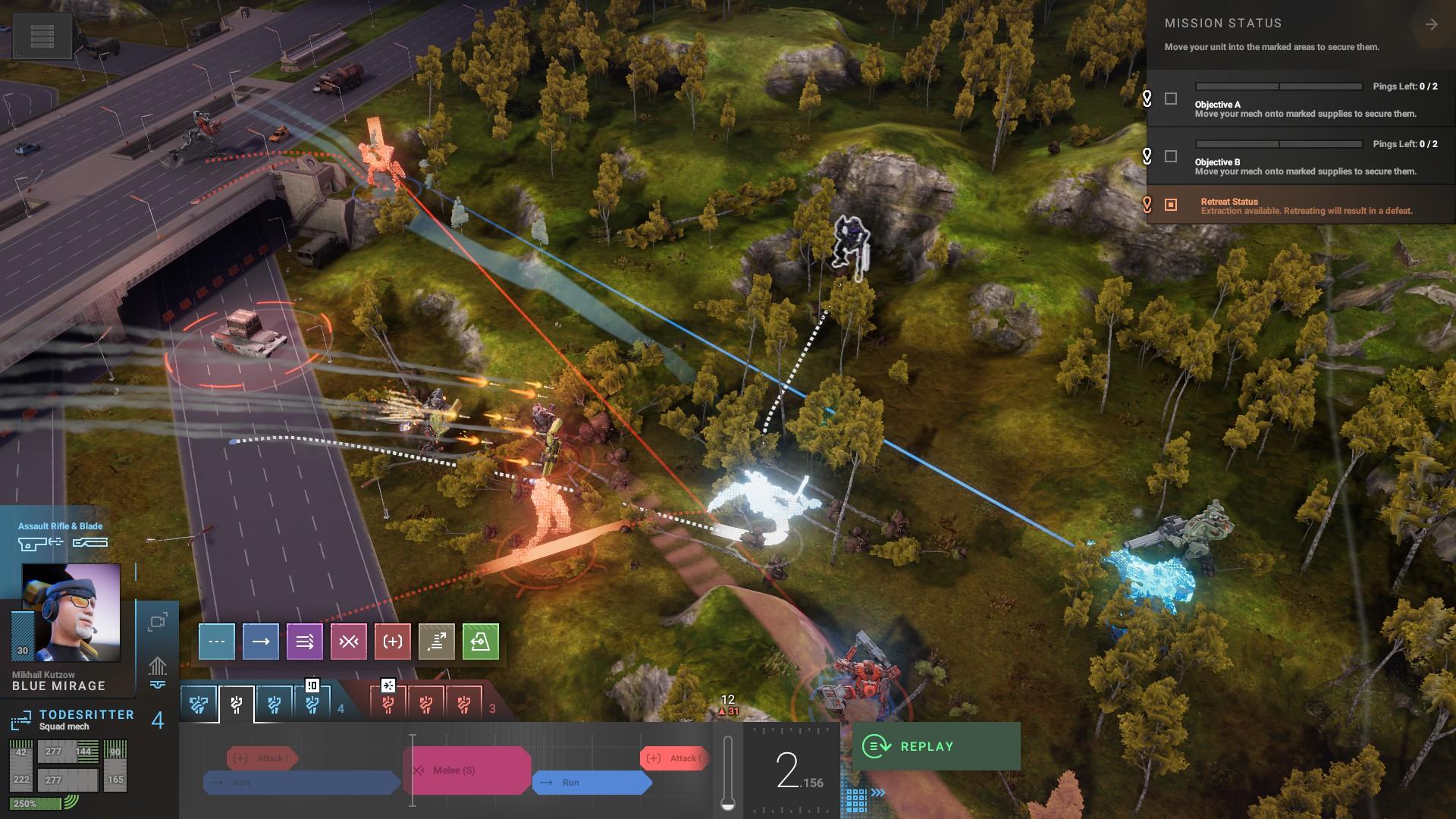The image size is (1456, 819).
Task: Select the pink Melee crossed-swords action
Action: [349, 642]
